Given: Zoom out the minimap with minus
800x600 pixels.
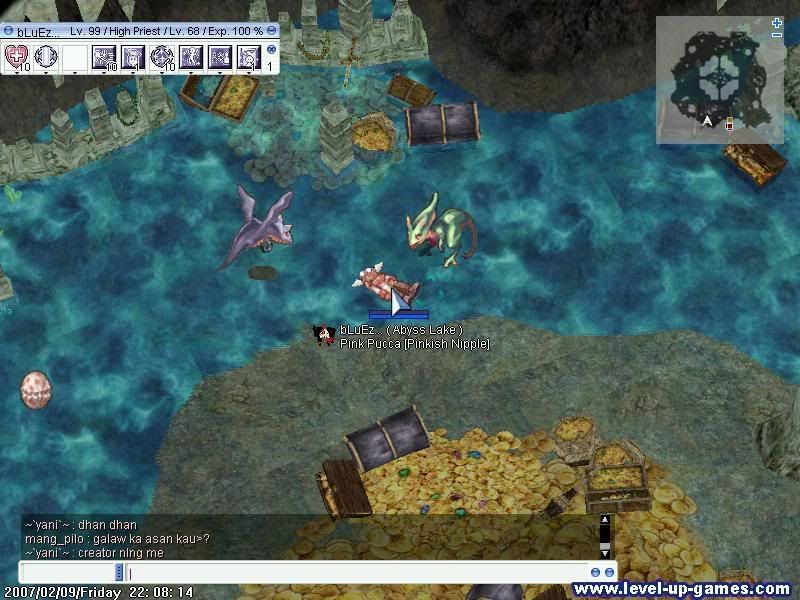Looking at the screenshot, I should point(777,35).
